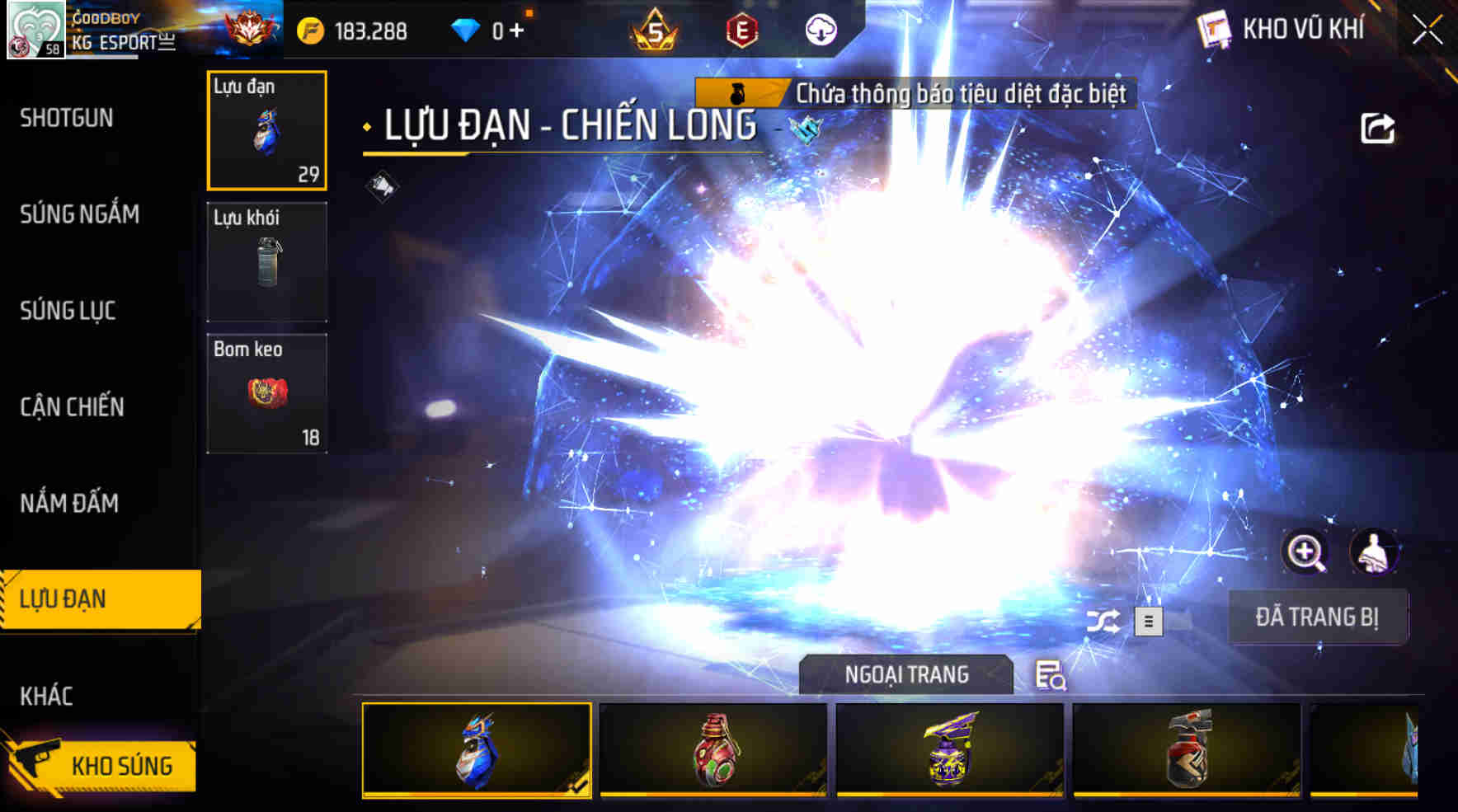Screen dimensions: 1458x812
Task: Expand the CẬN CHIẾN weapon category
Action: [73, 407]
